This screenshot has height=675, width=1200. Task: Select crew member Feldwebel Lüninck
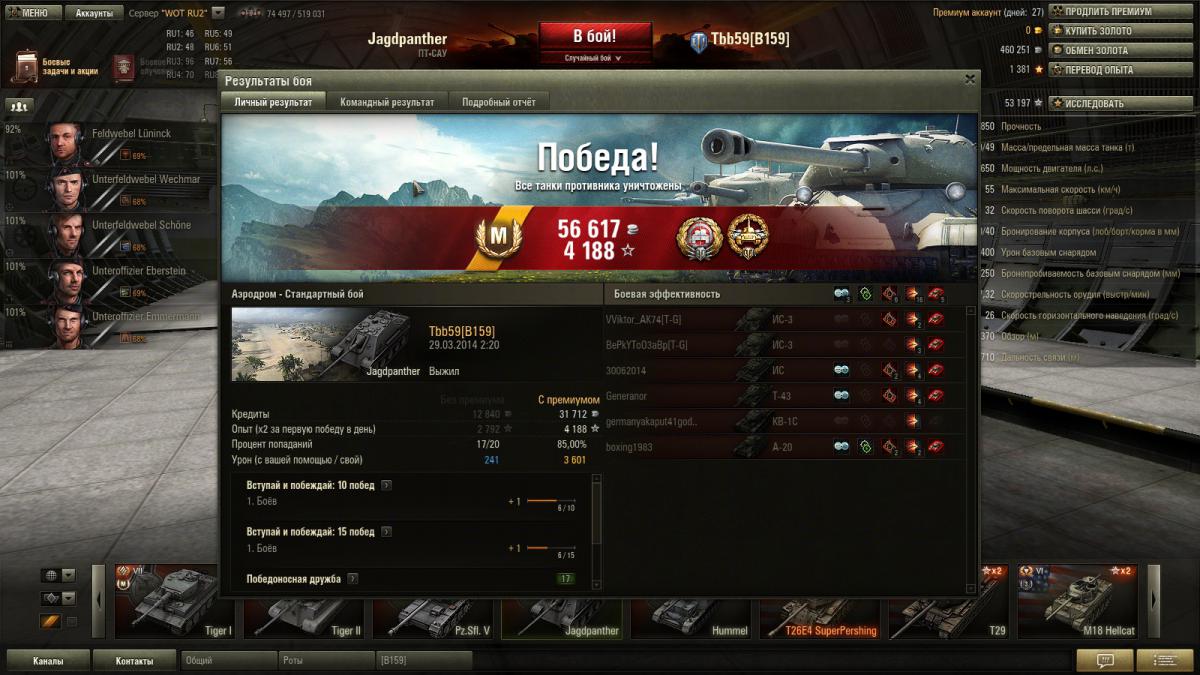(x=131, y=134)
